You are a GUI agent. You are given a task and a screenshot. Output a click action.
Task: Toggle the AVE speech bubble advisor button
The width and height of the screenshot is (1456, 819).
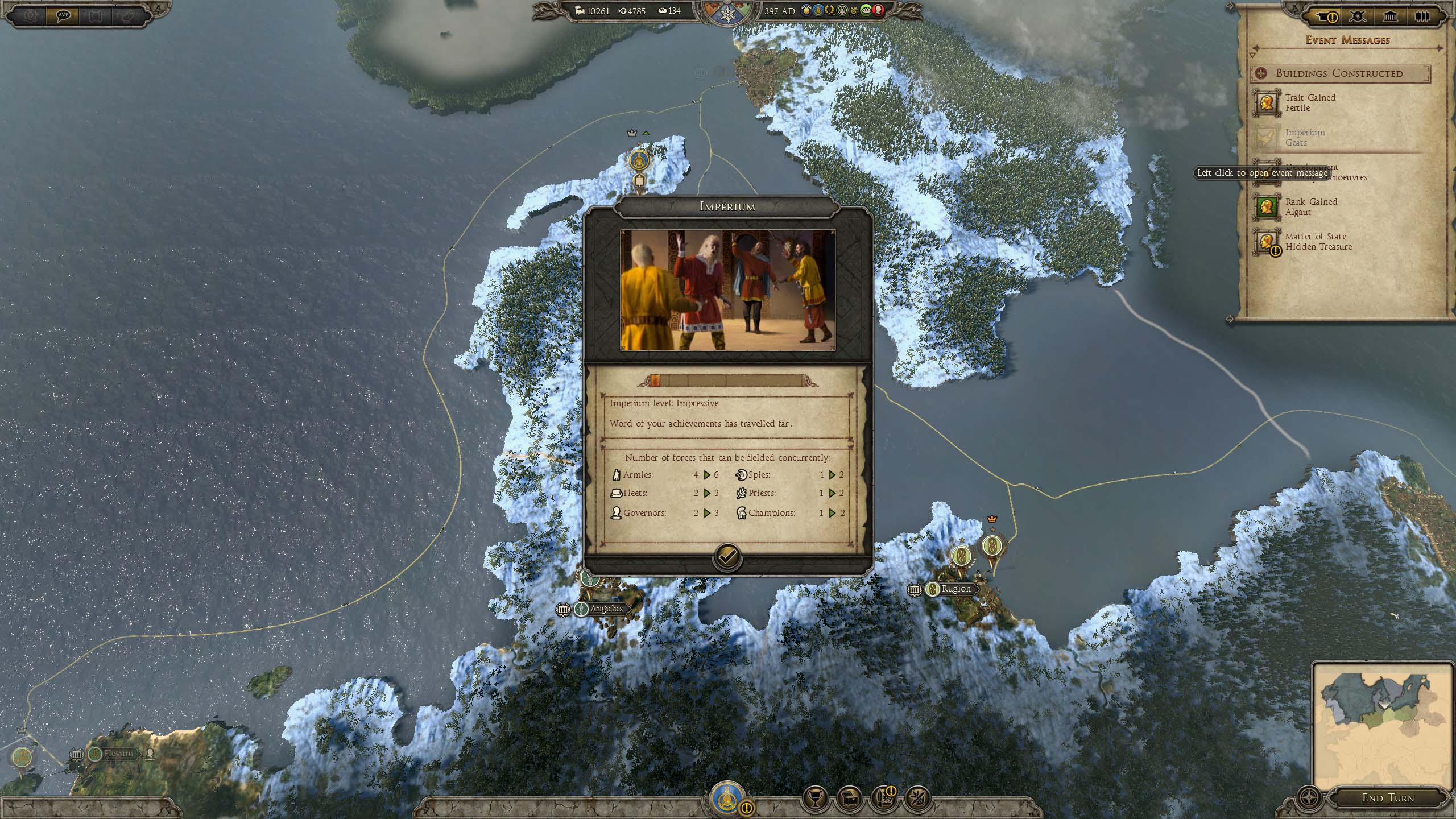pyautogui.click(x=63, y=15)
